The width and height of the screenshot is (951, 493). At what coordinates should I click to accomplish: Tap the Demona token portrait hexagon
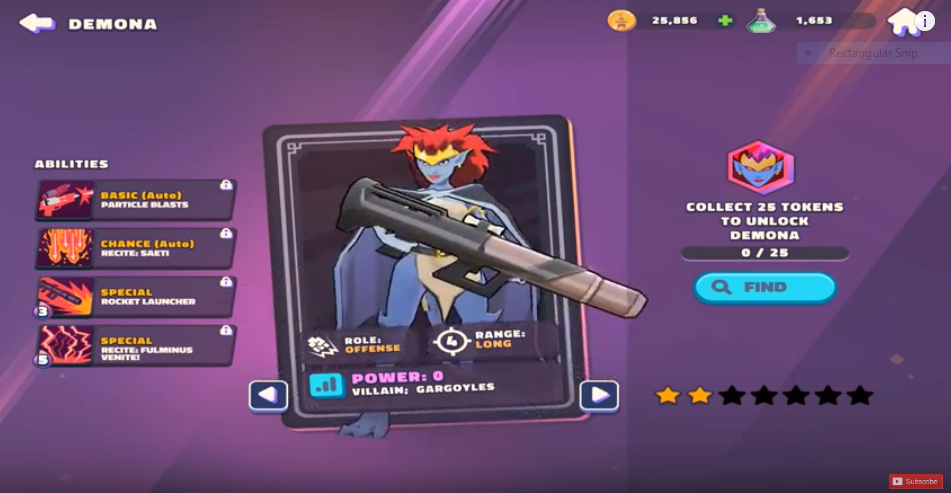pos(760,167)
